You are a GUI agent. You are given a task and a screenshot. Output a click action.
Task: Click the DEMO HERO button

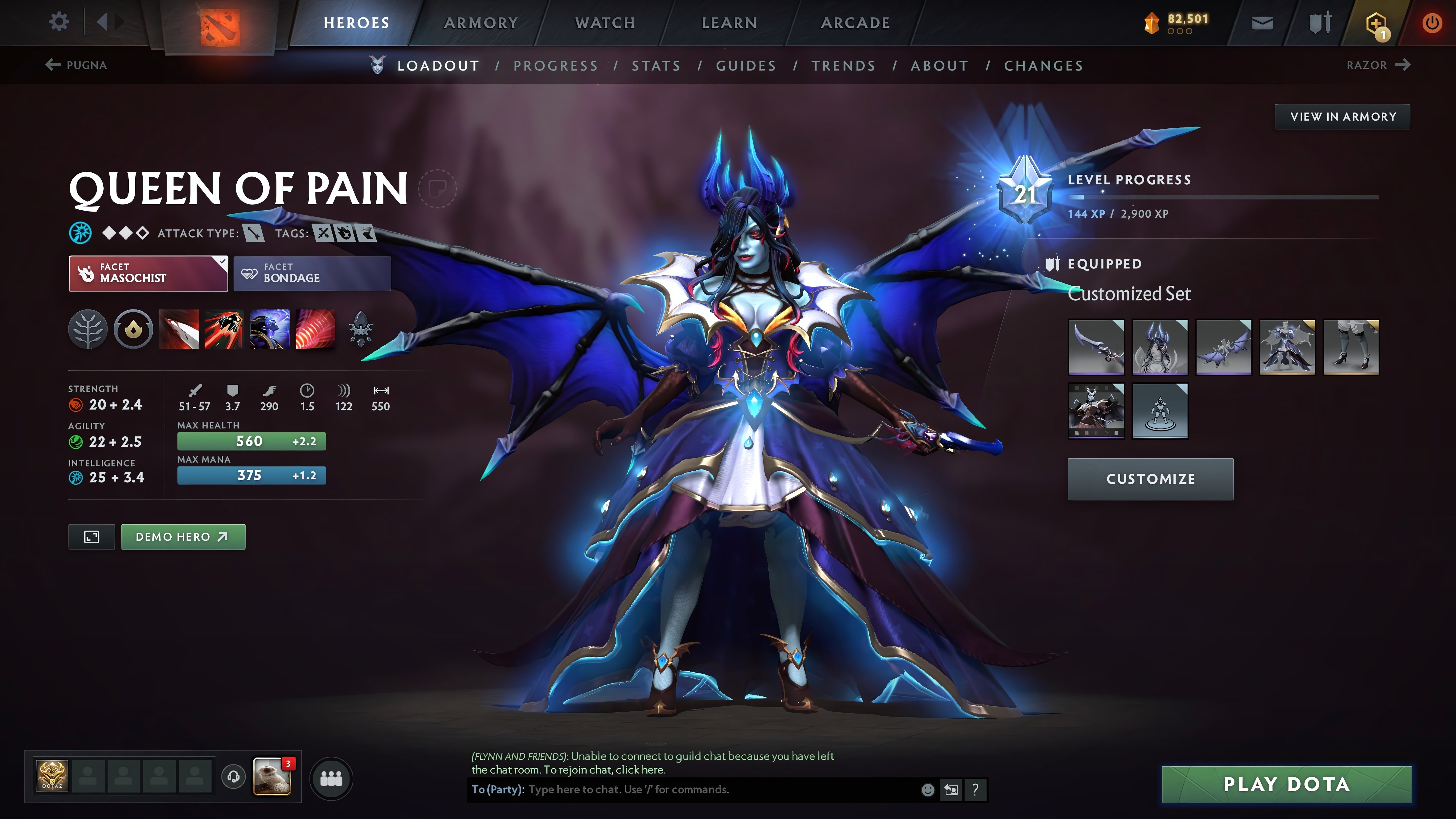pos(183,536)
